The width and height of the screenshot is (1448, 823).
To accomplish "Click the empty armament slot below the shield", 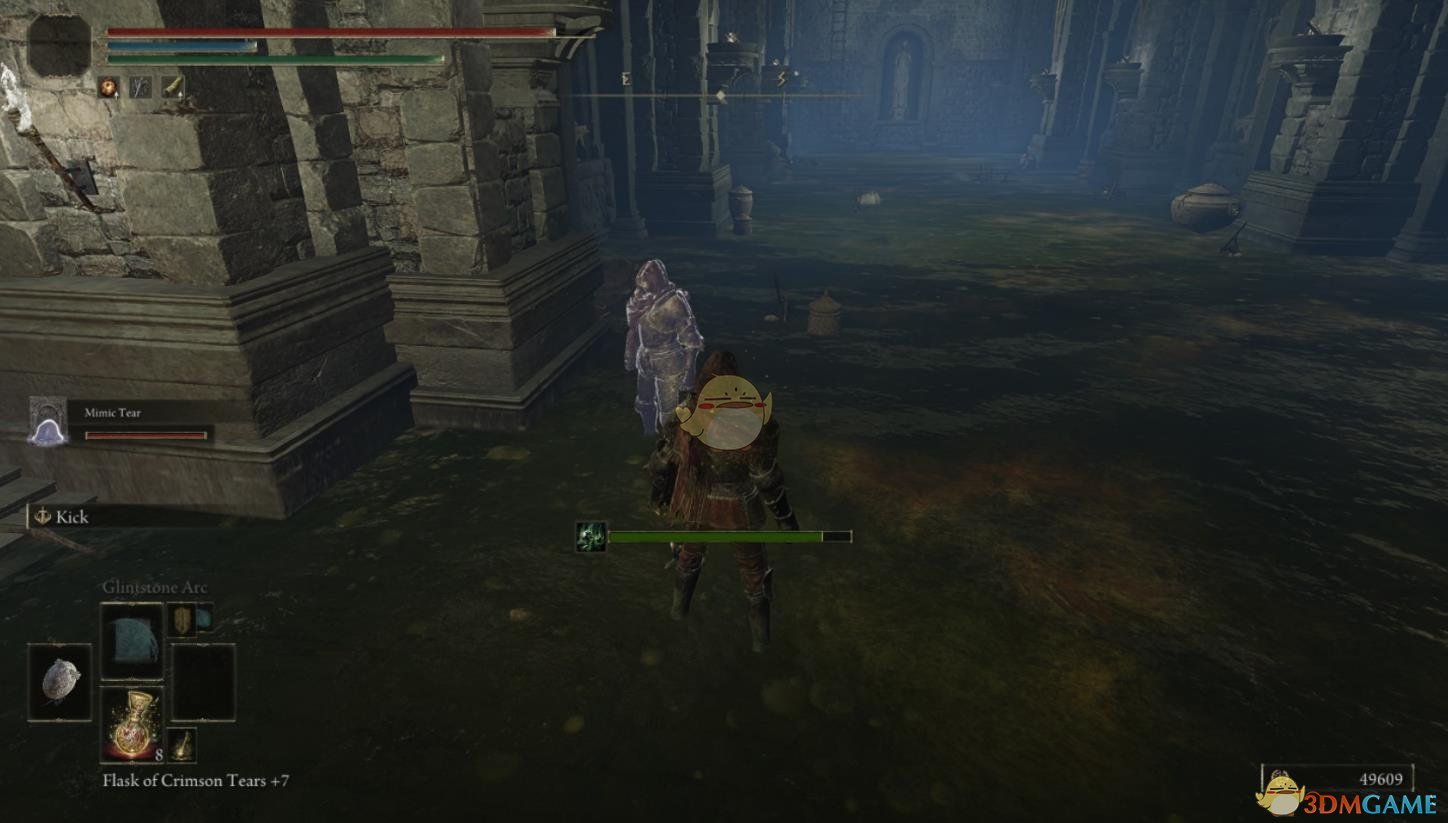I will pyautogui.click(x=204, y=682).
